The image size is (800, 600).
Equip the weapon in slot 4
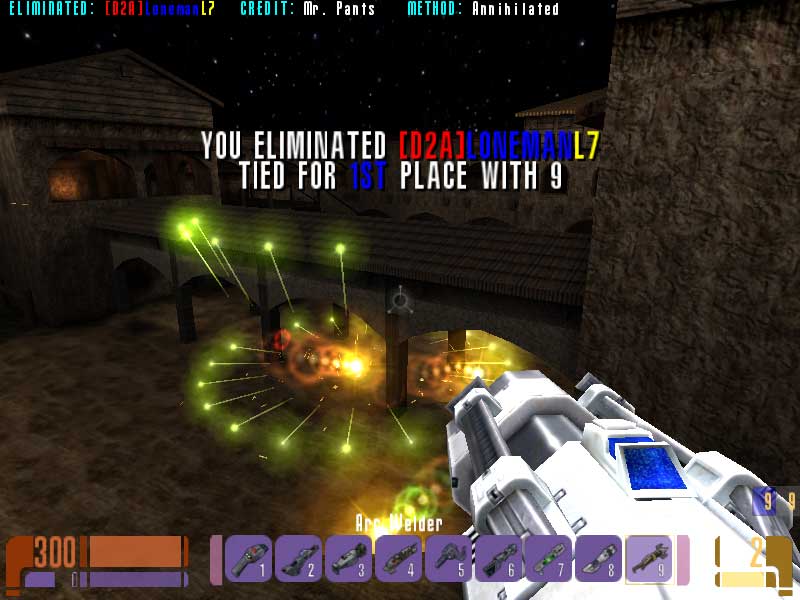pos(399,559)
